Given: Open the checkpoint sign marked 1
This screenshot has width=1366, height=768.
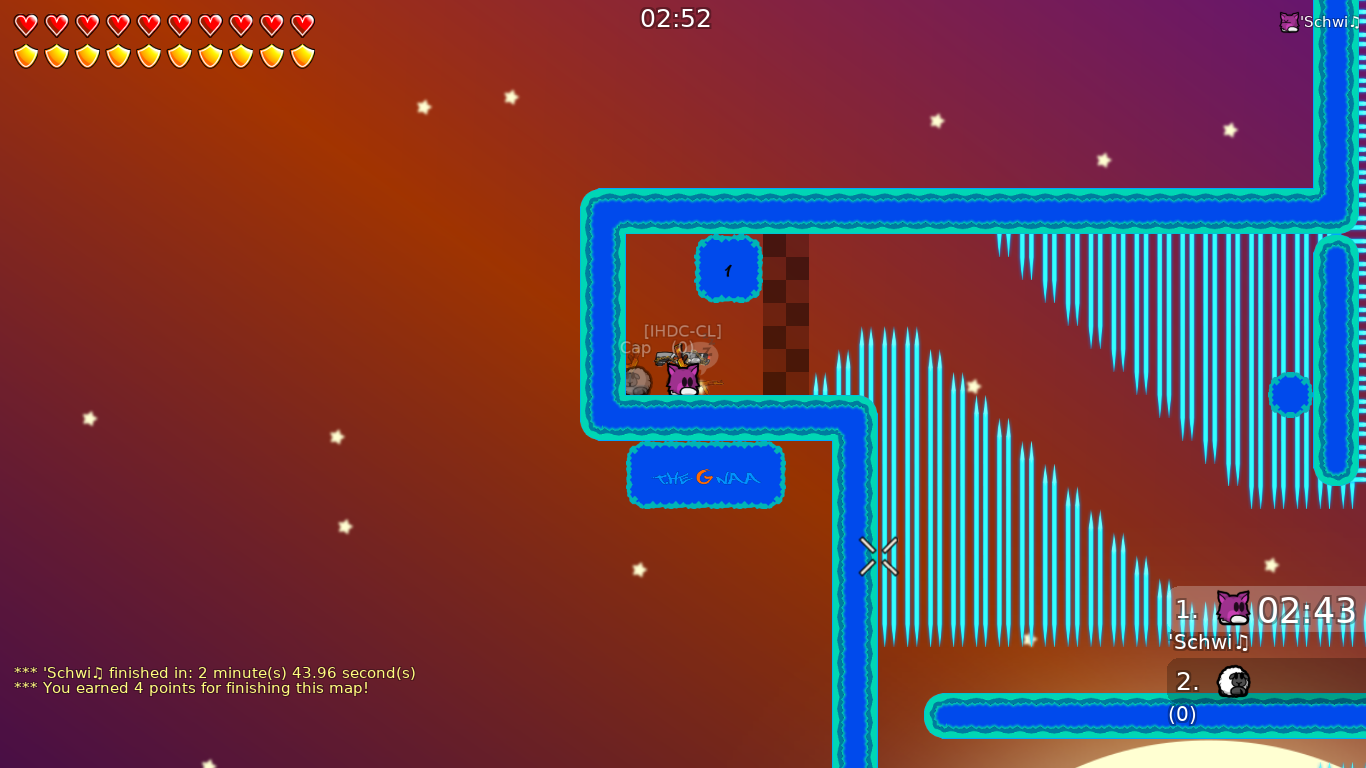Looking at the screenshot, I should pos(726,268).
